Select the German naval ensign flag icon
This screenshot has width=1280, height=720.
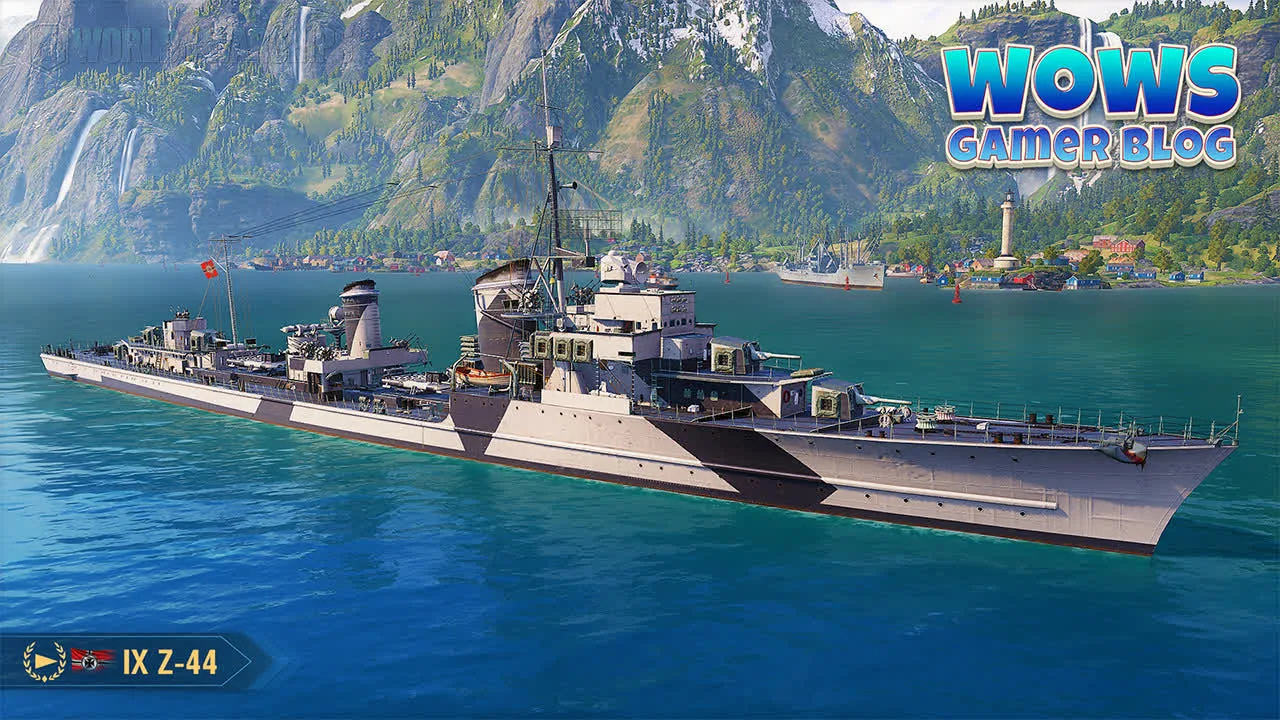[90, 660]
